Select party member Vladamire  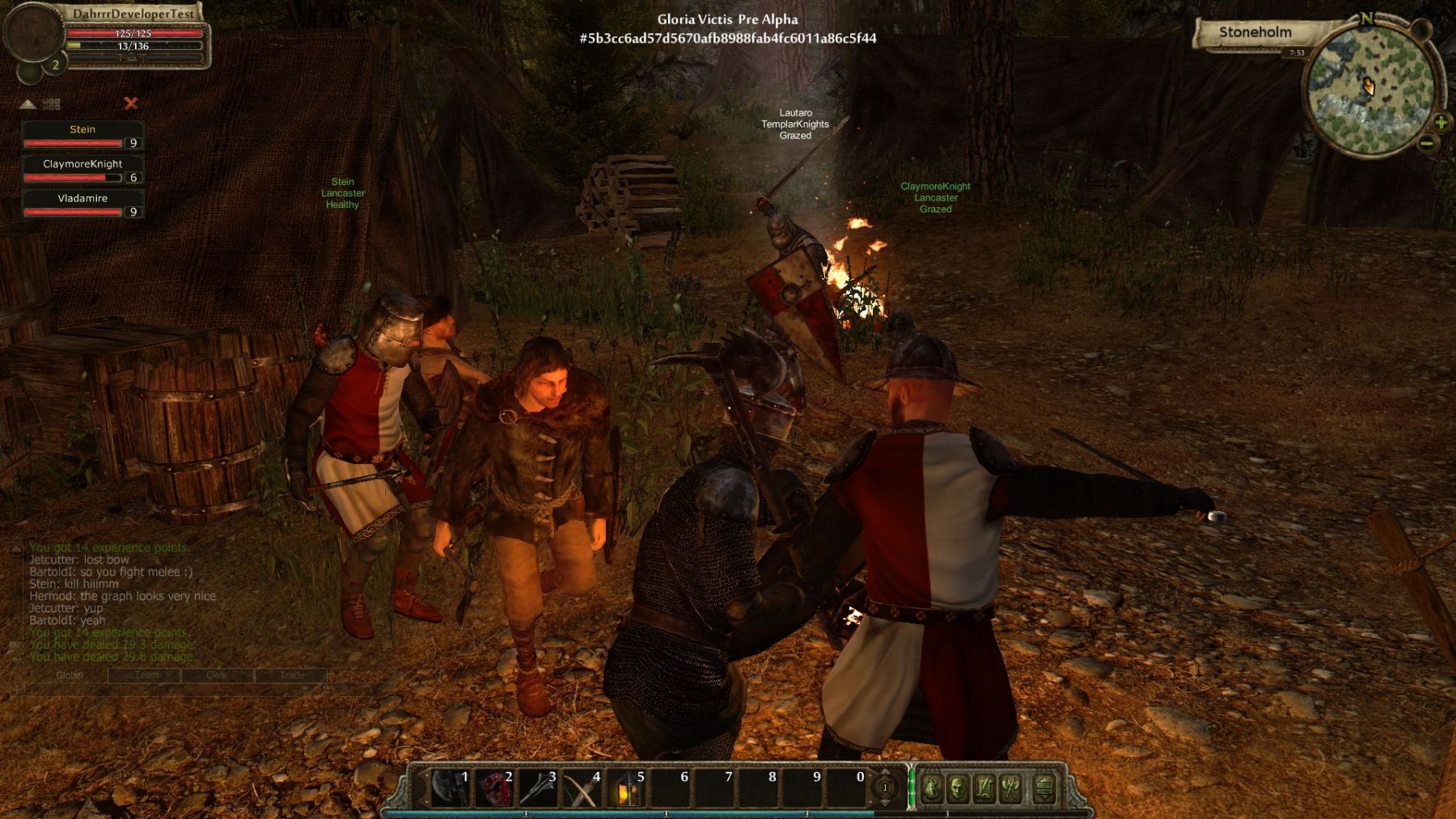tap(83, 204)
